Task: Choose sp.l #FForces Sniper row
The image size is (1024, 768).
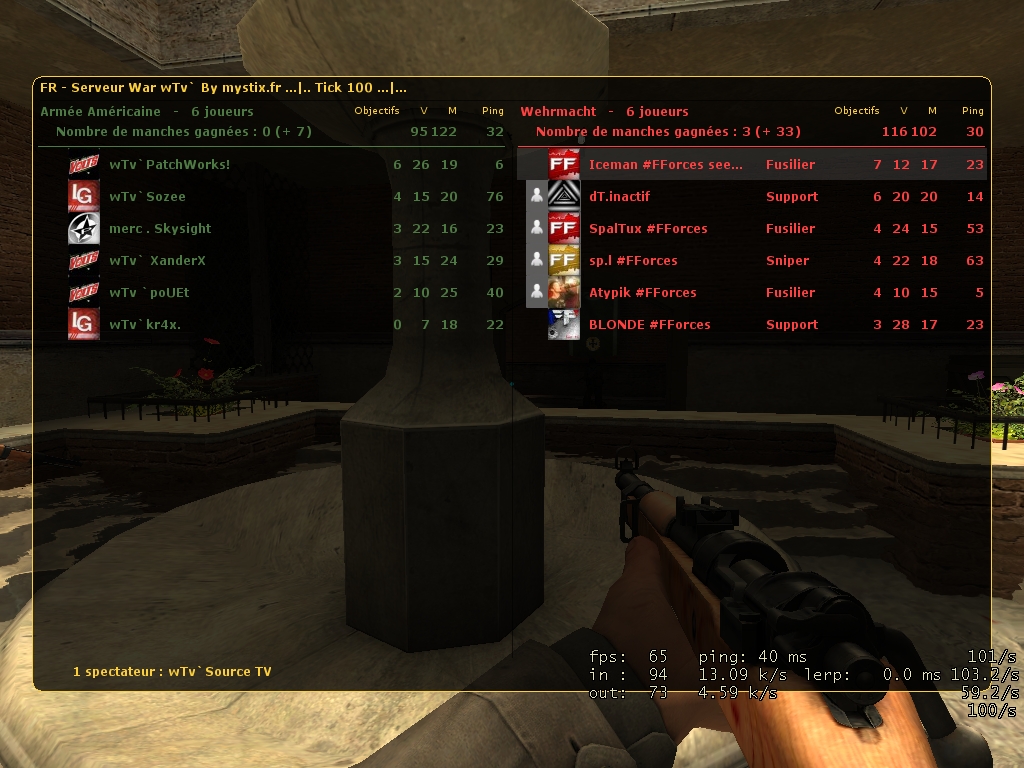Action: [633, 261]
